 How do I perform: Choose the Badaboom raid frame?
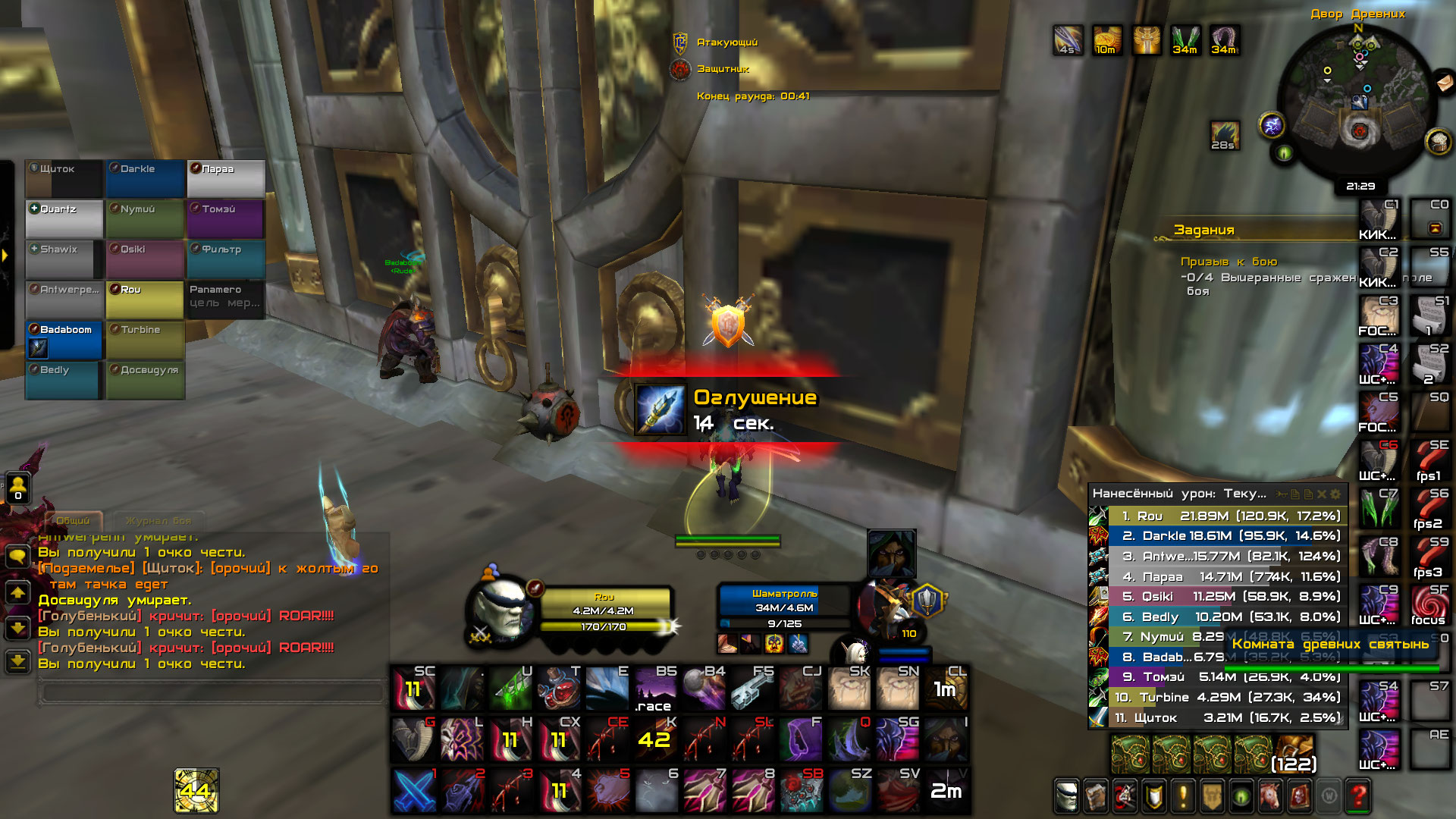[x=64, y=339]
